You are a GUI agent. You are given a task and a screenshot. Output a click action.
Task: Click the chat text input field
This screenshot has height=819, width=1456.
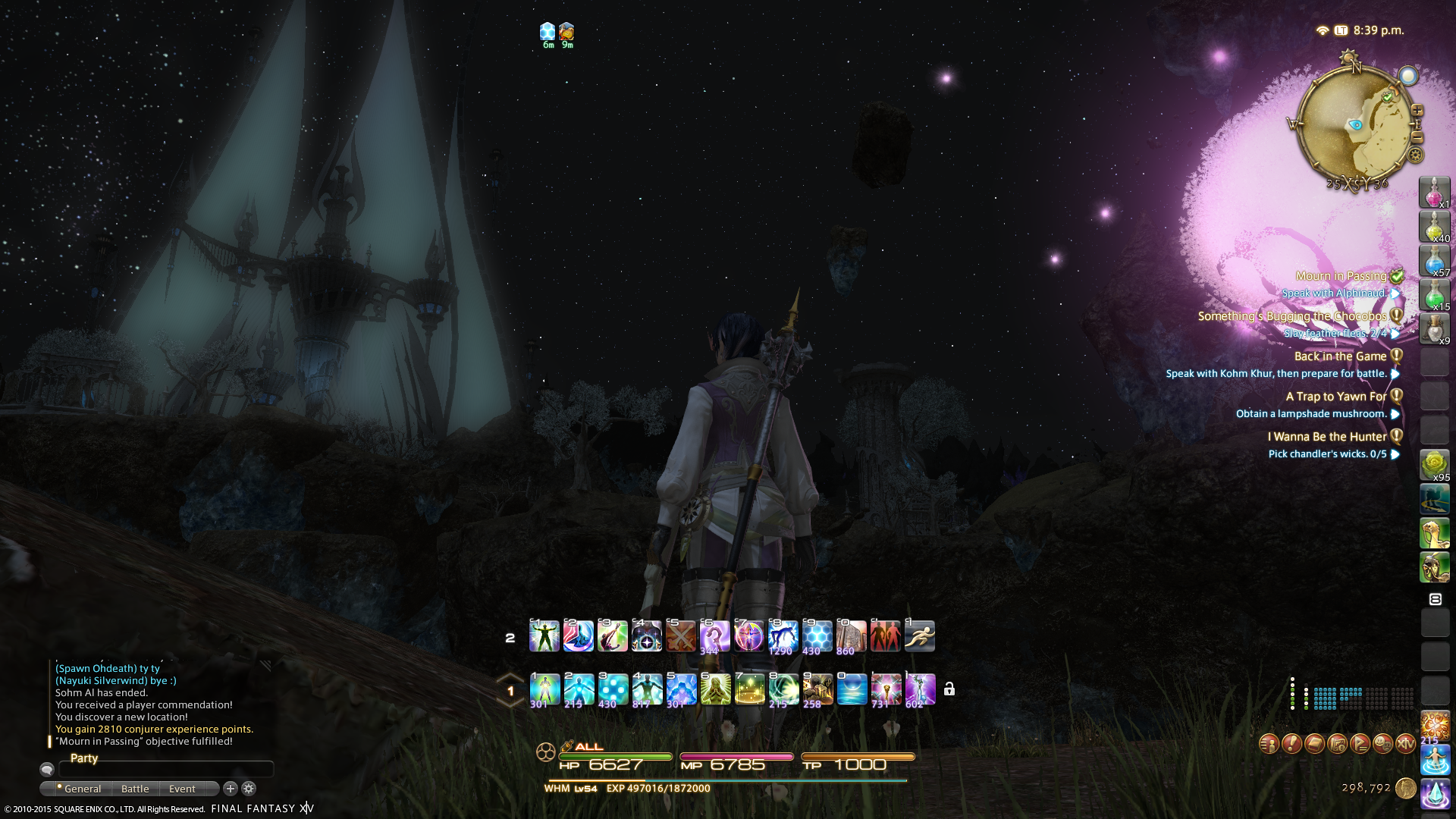(x=165, y=769)
